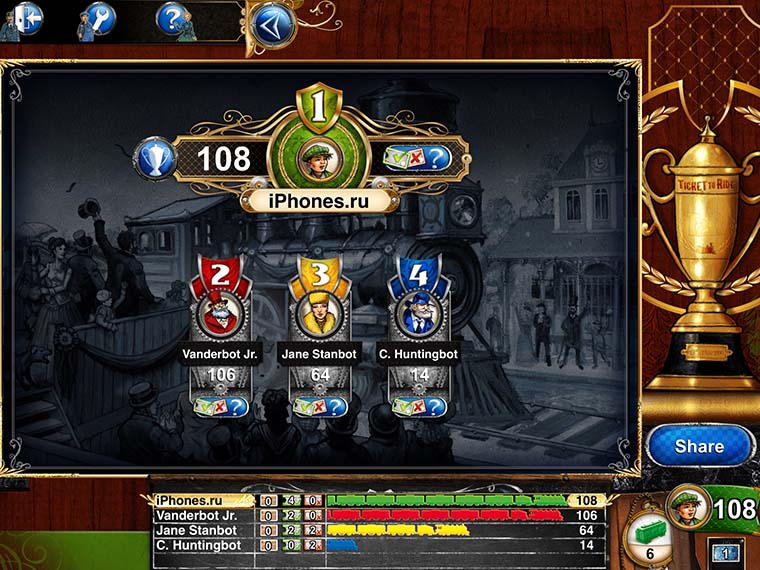The height and width of the screenshot is (570, 760).
Task: Open the blue ticket card stack
Action: 724,551
